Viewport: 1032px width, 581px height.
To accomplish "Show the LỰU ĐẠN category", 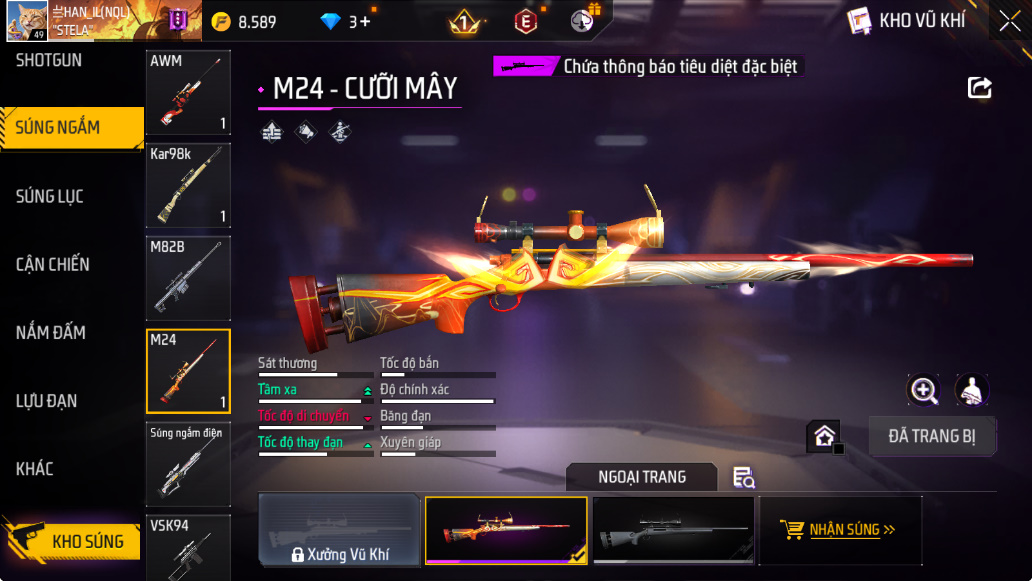I will (x=47, y=401).
